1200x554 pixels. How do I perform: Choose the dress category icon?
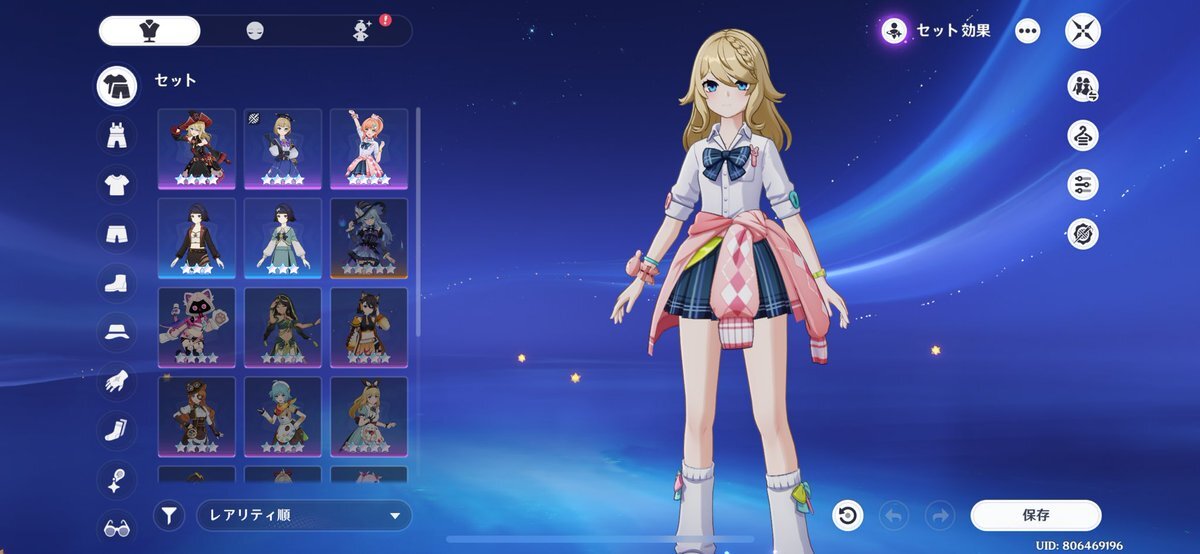click(x=117, y=135)
